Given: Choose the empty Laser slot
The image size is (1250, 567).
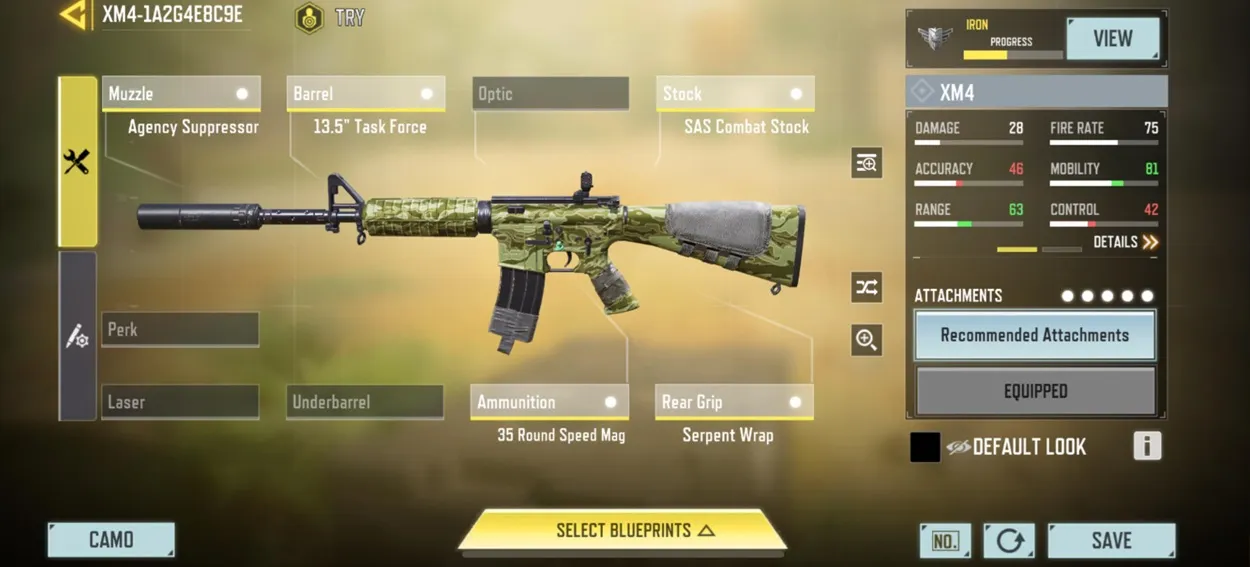Looking at the screenshot, I should pyautogui.click(x=181, y=402).
